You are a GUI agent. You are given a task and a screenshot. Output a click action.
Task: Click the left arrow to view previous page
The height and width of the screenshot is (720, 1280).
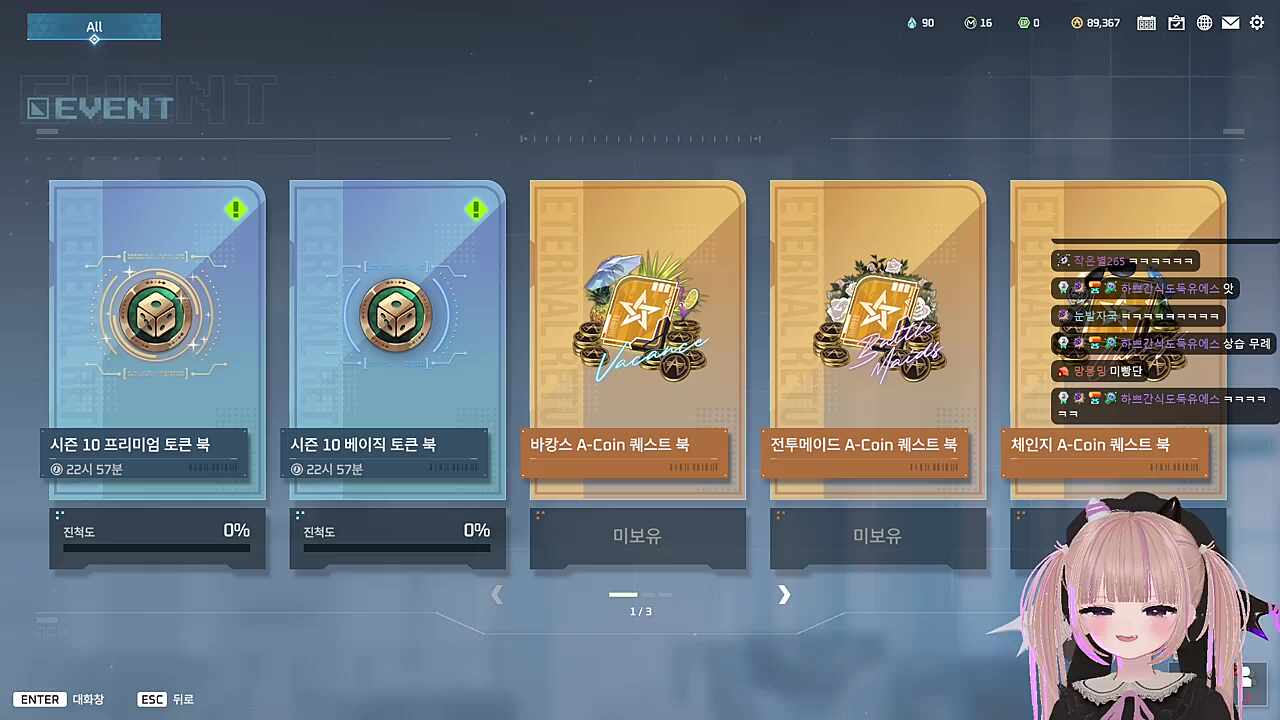click(497, 595)
